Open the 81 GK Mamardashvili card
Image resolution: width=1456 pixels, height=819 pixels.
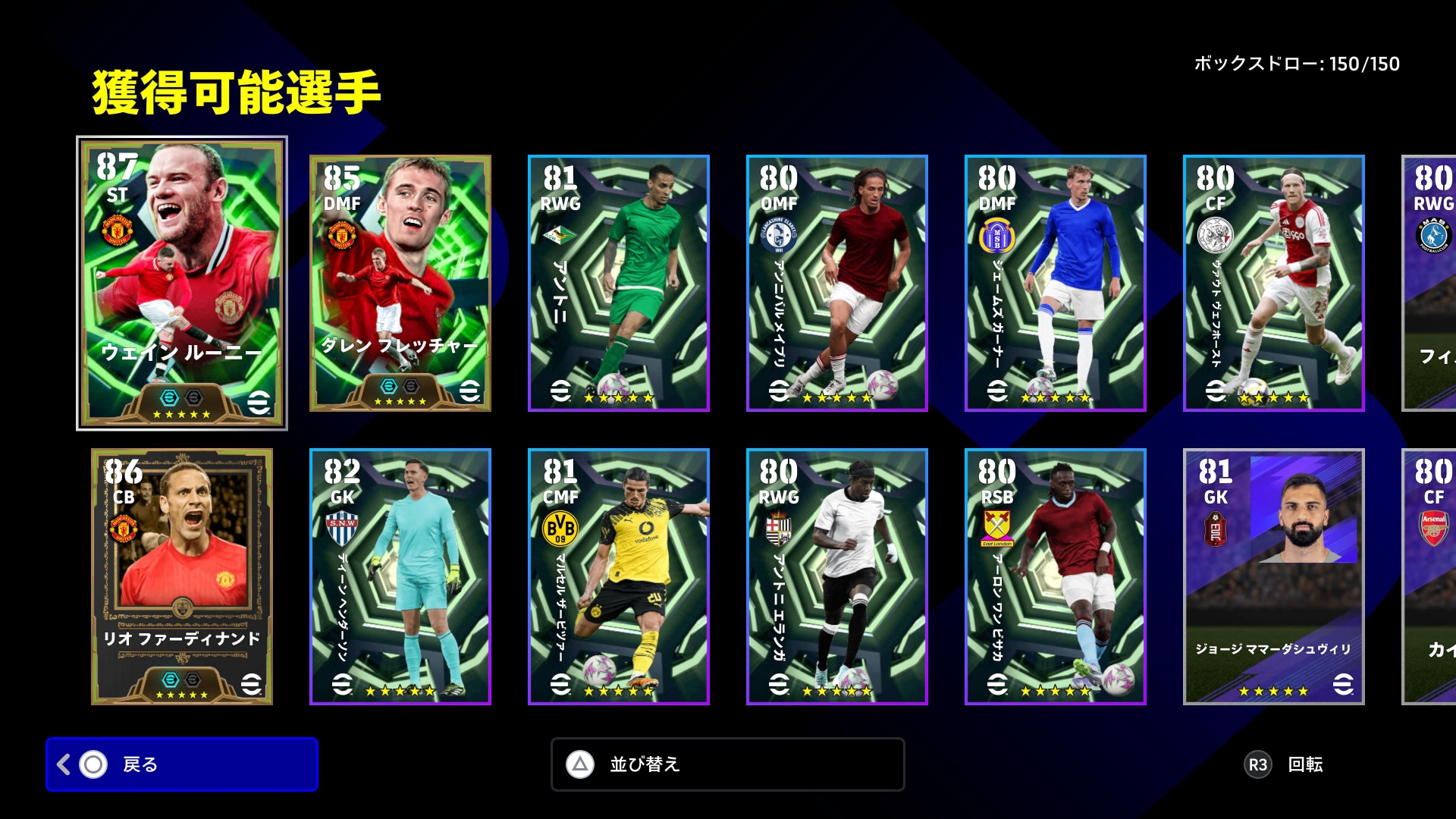coord(1274,576)
